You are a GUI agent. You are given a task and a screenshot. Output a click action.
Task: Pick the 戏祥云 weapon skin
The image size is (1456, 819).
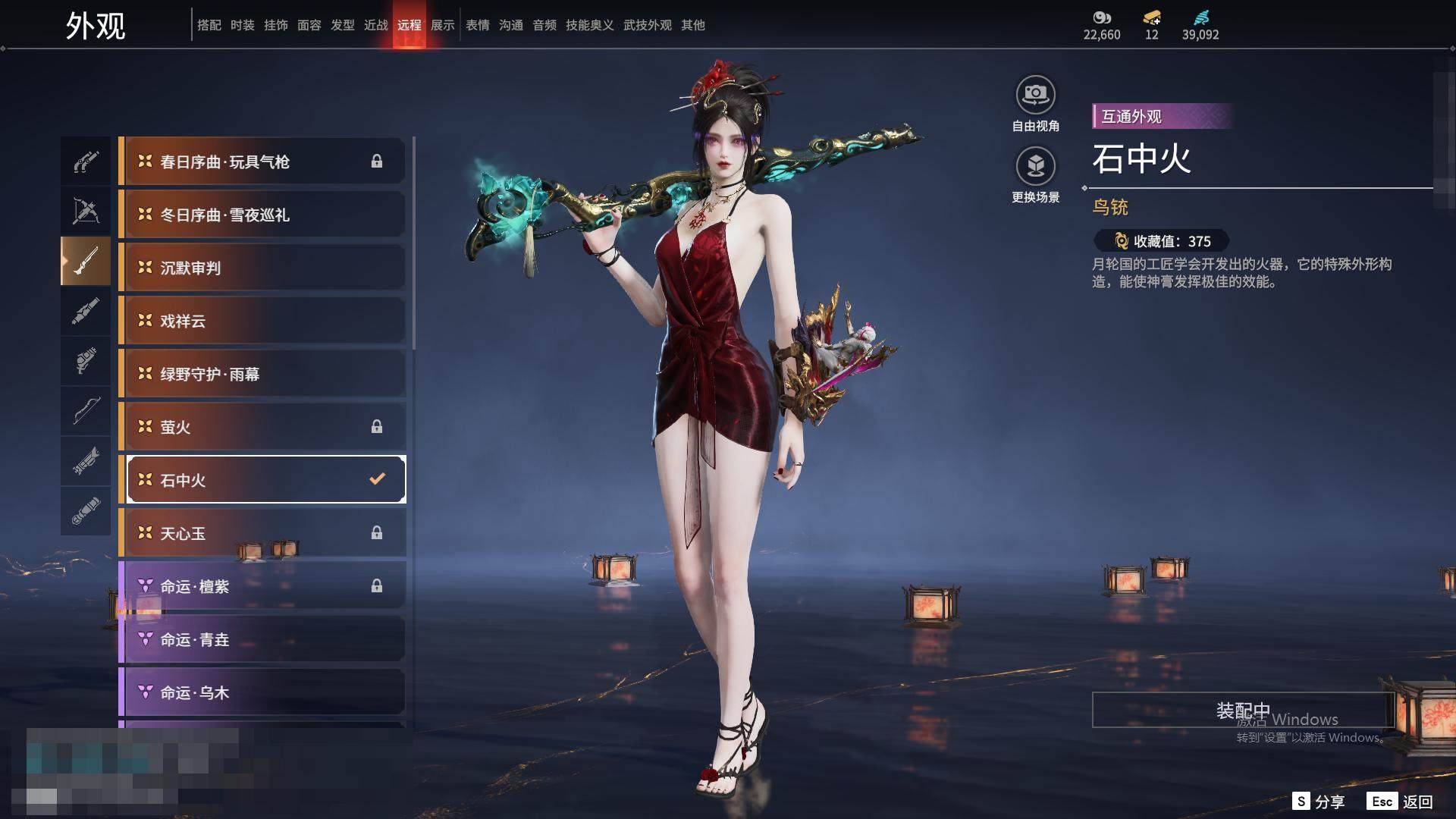point(263,321)
